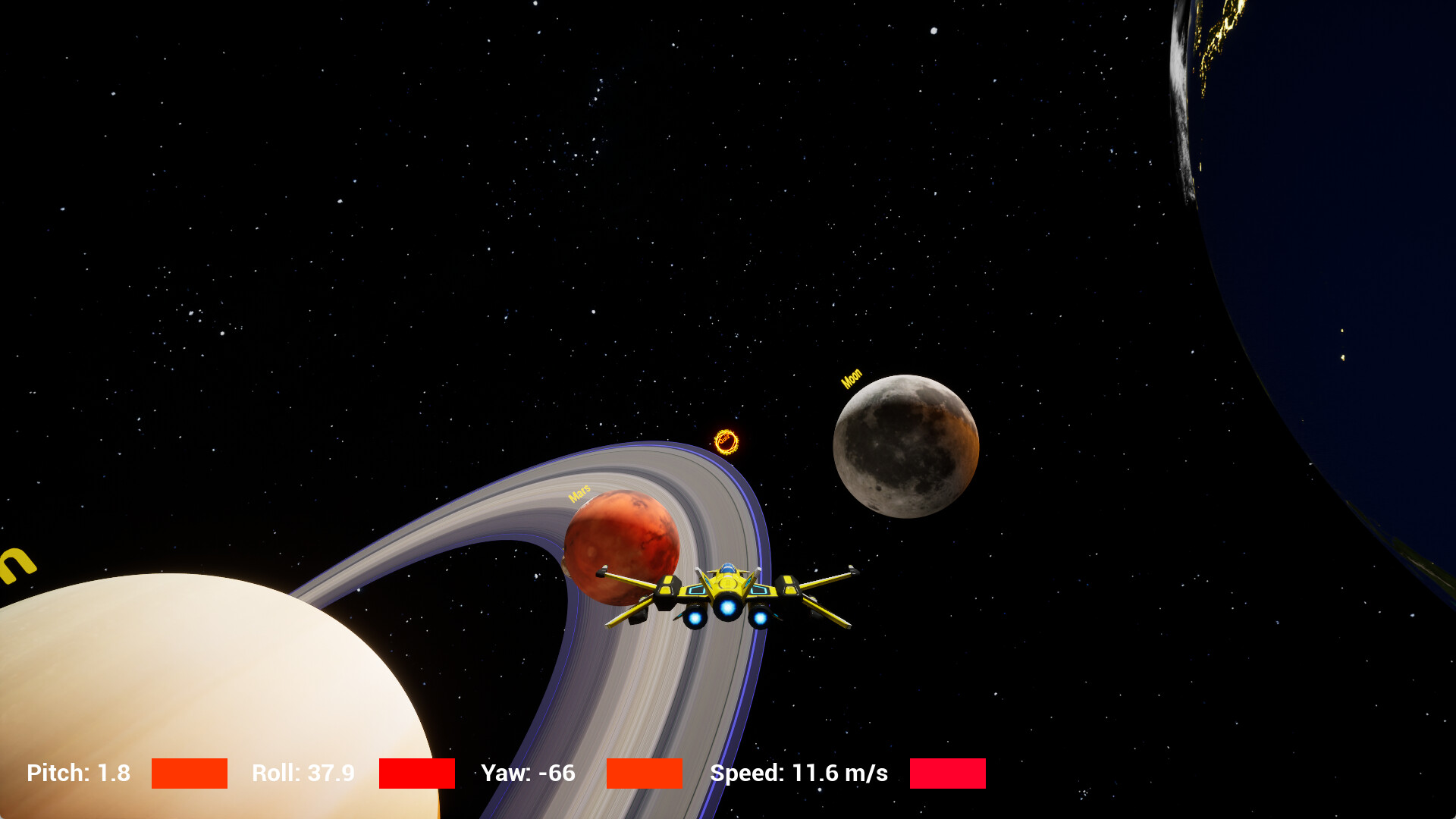The width and height of the screenshot is (1456, 819).
Task: Expand the Yaw telemetry readout
Action: click(529, 773)
